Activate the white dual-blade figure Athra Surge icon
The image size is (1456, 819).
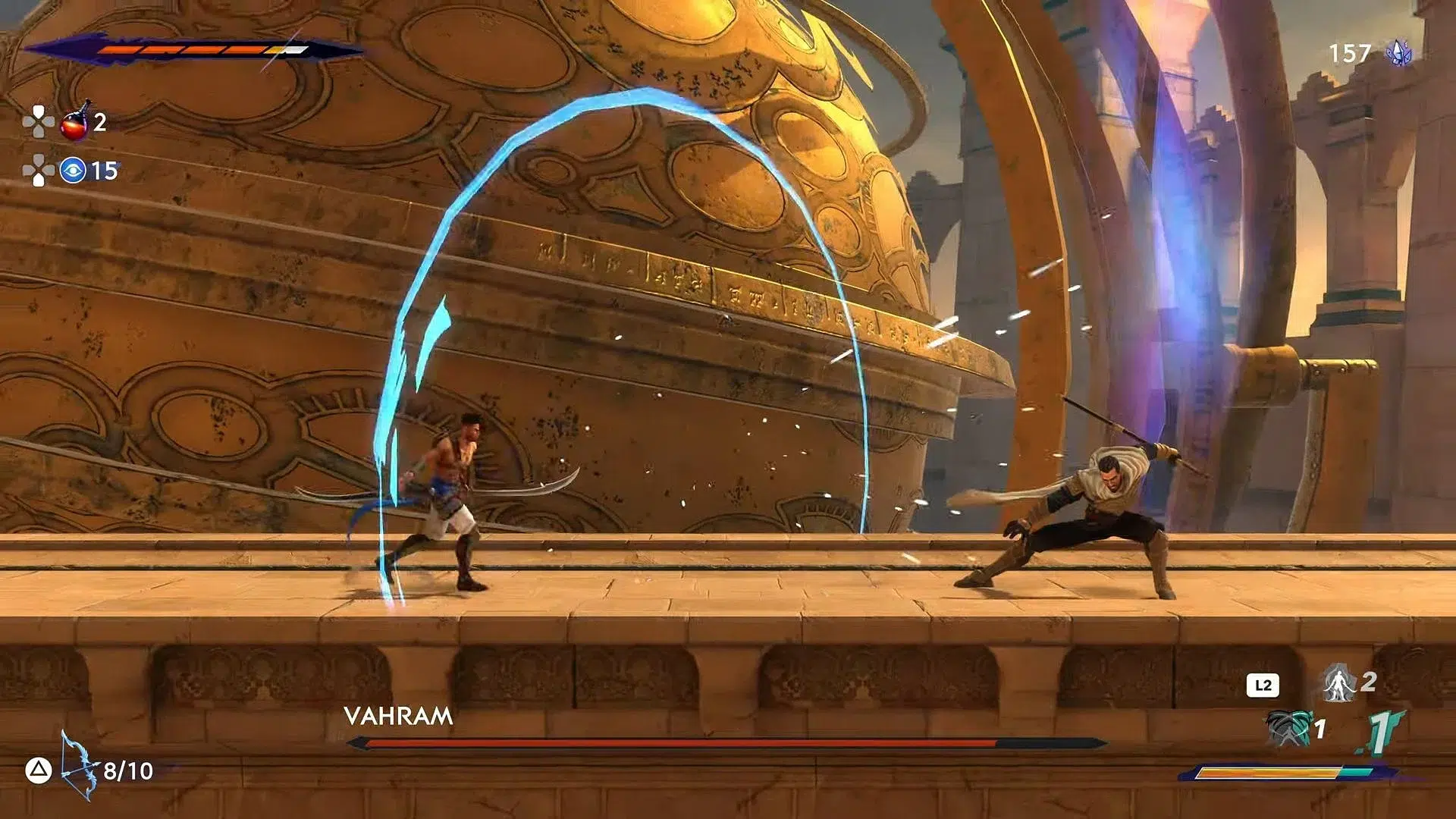point(1339,683)
